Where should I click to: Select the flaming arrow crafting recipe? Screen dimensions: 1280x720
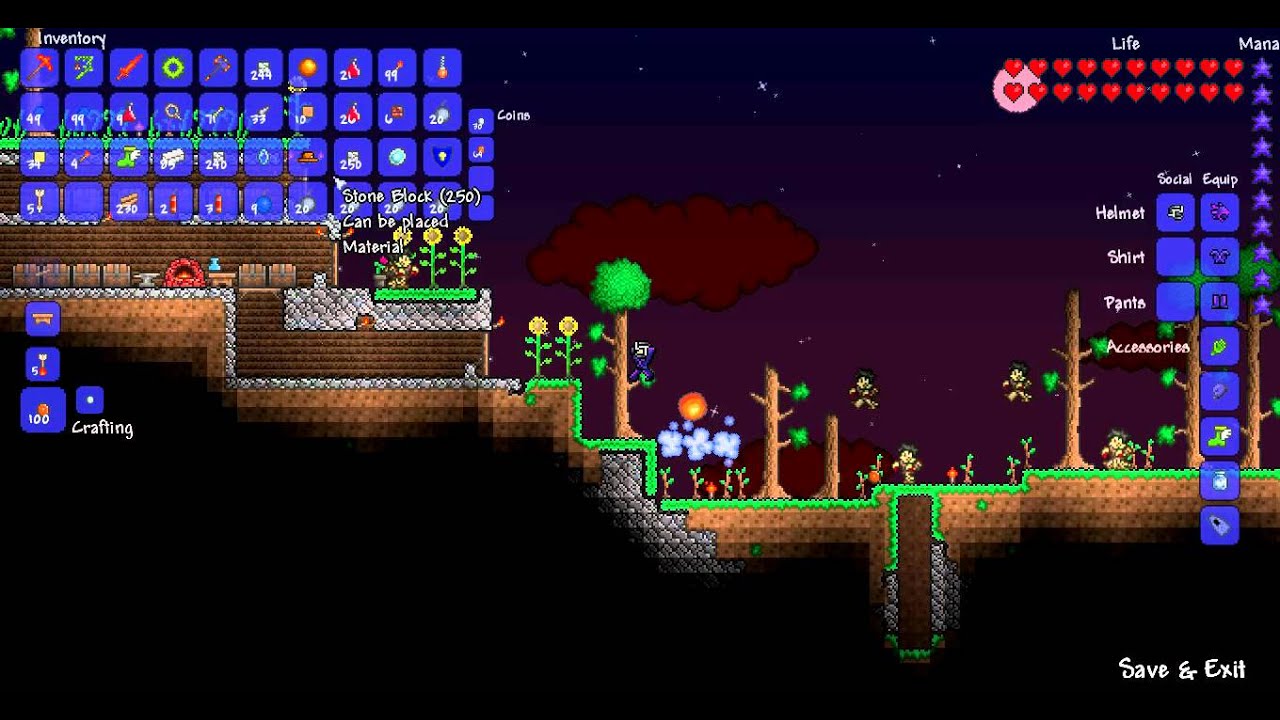pos(42,365)
